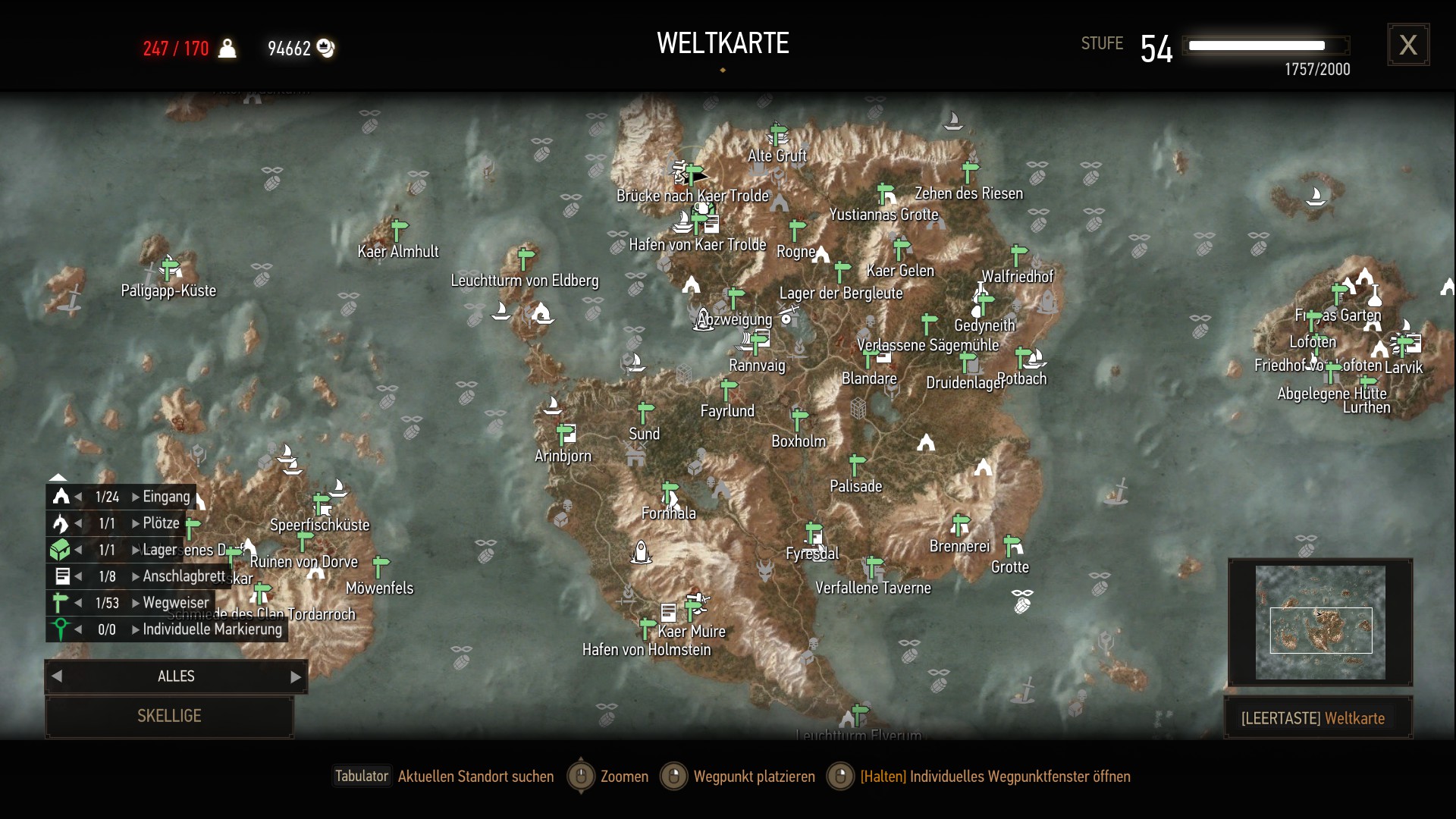Choose the Plötze legend entry
The height and width of the screenshot is (819, 1456).
pyautogui.click(x=161, y=523)
